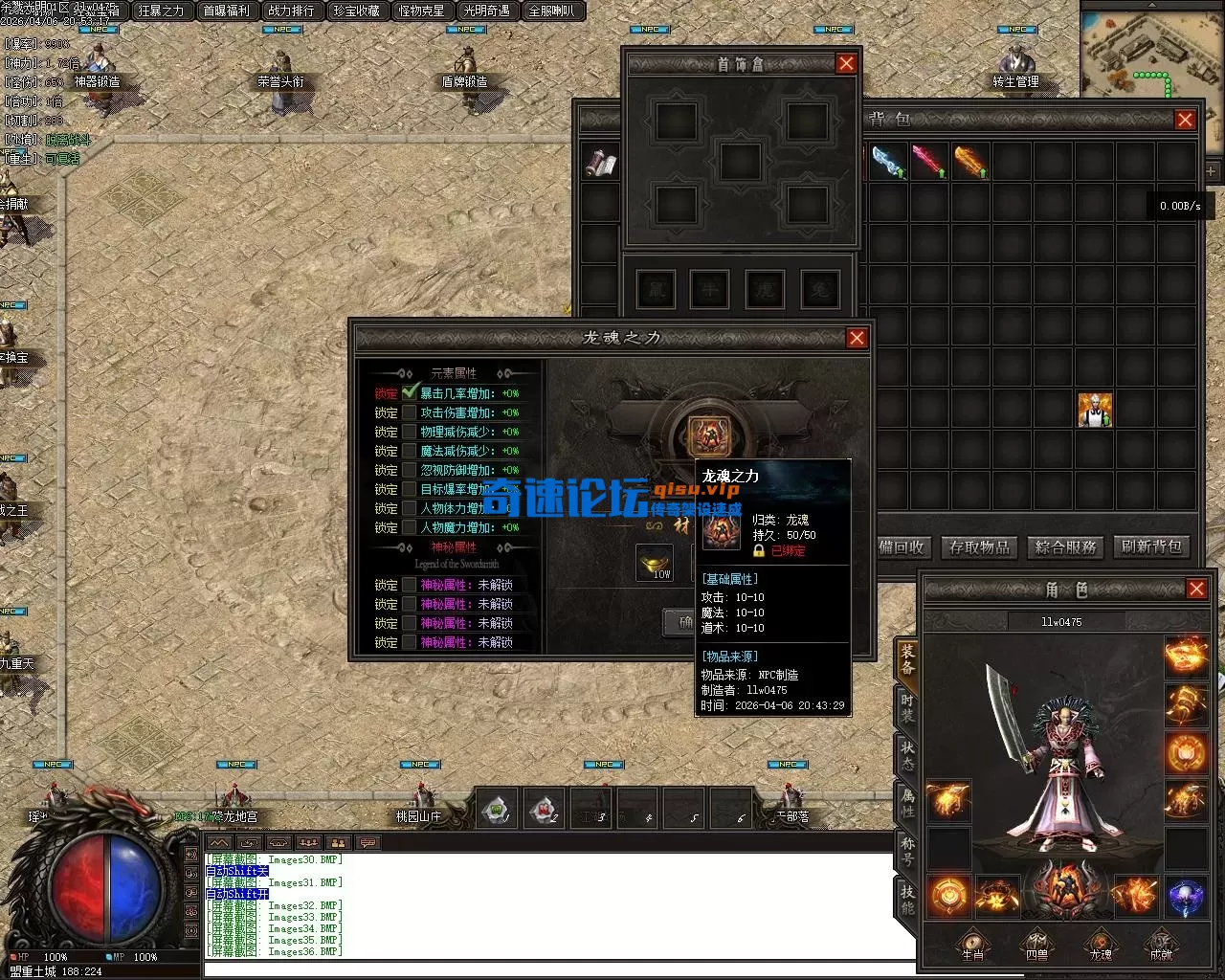Tick the 攻击伤害增加 lock checkbox
This screenshot has width=1225, height=980.
[410, 412]
